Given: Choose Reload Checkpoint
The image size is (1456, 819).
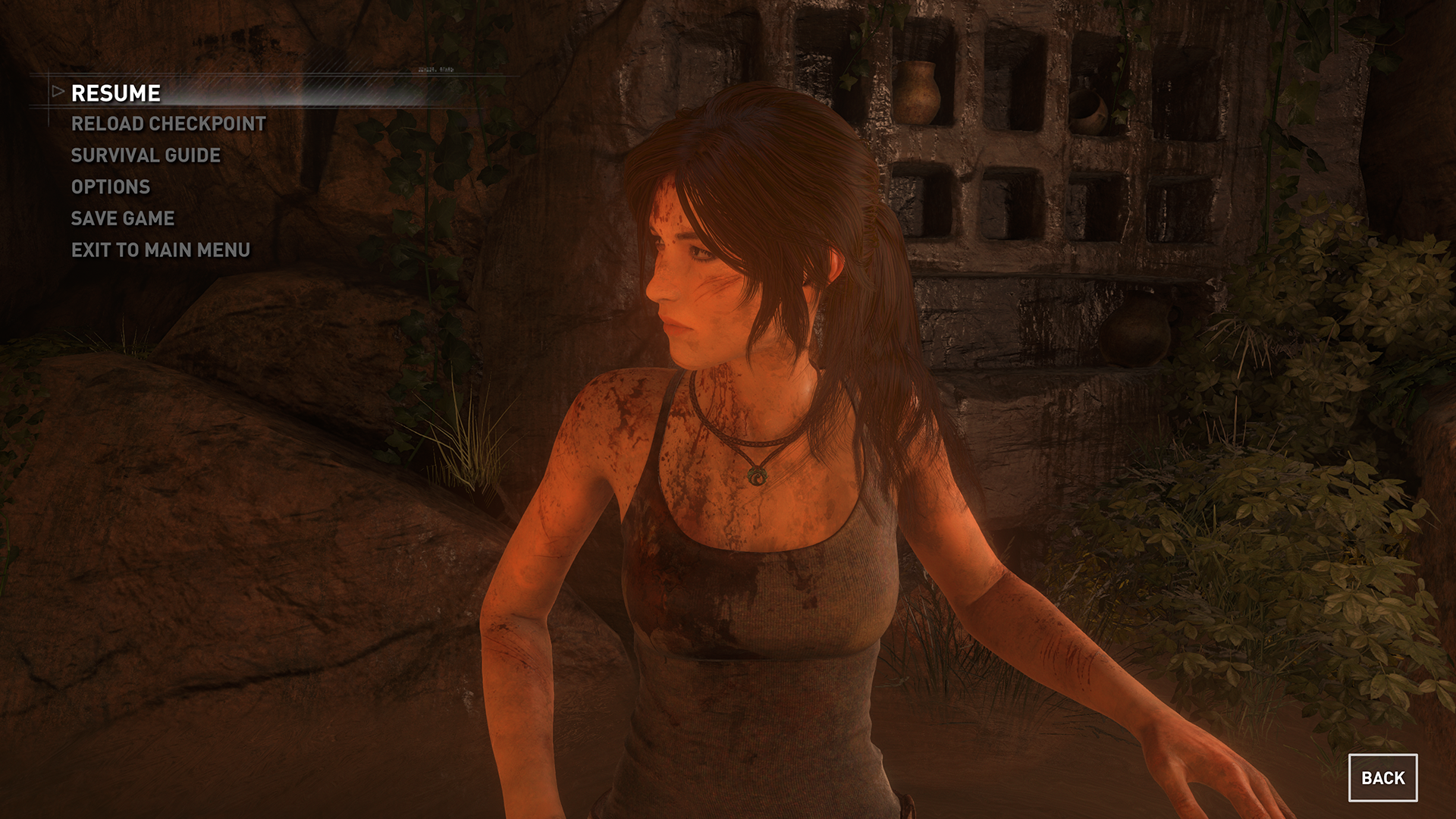Looking at the screenshot, I should 168,124.
